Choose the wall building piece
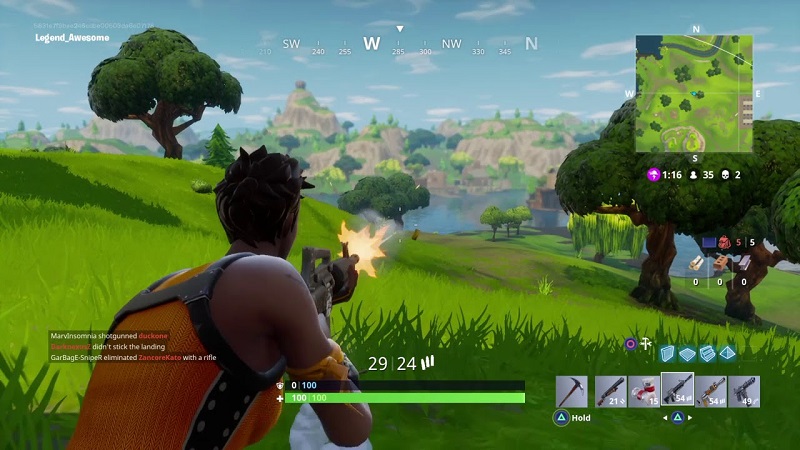 [669, 353]
